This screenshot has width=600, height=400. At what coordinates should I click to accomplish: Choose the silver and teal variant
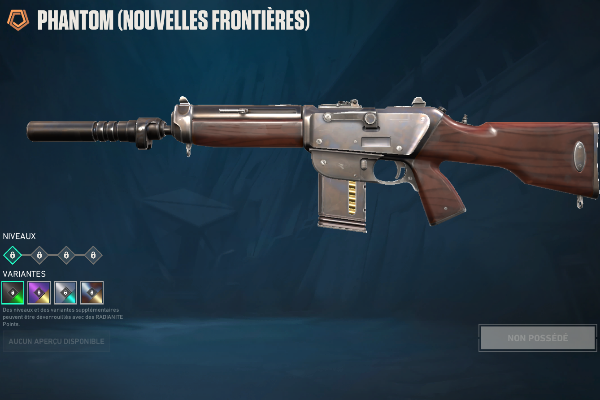tap(66, 293)
